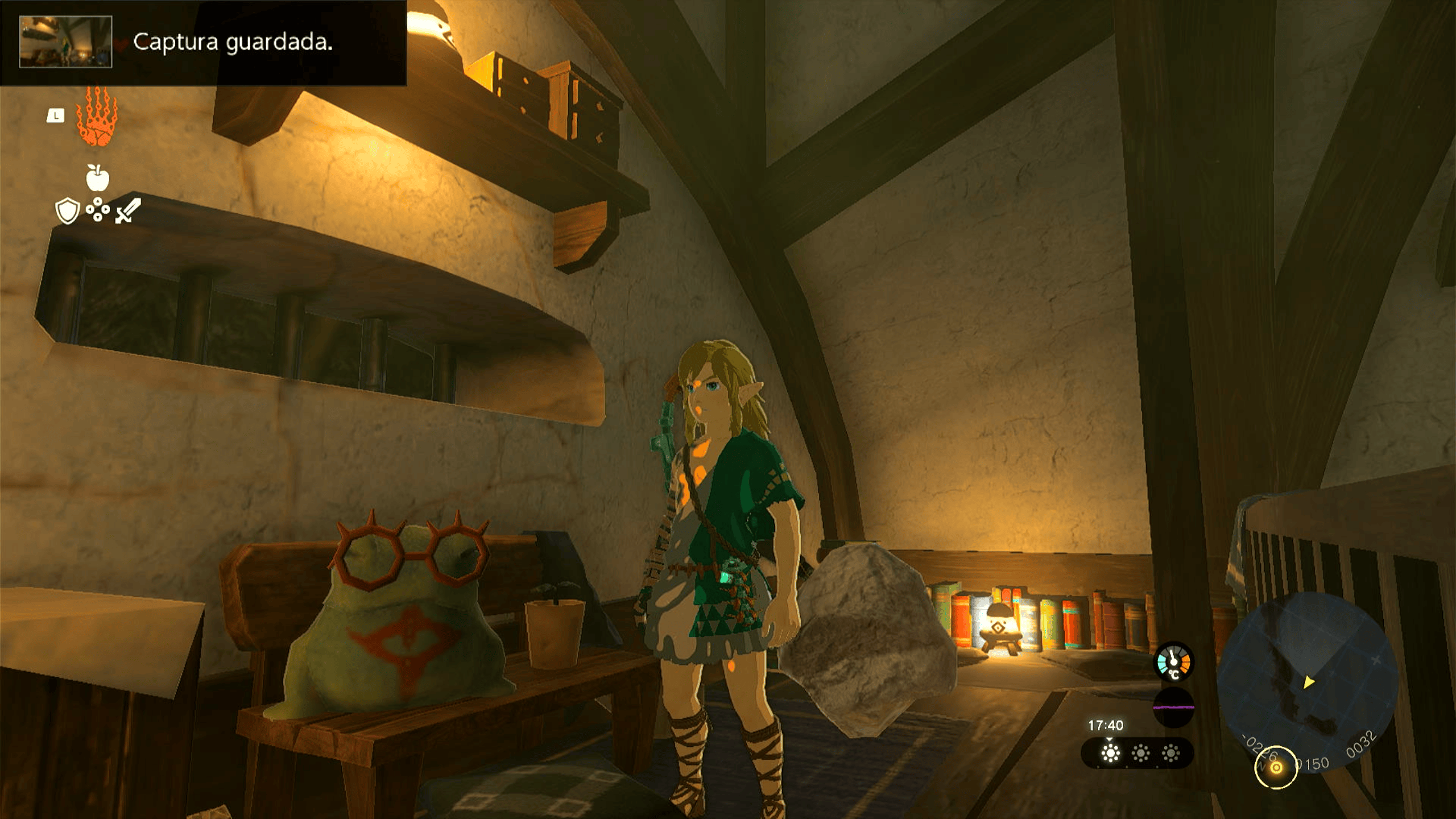Click the temperature gauge icon
The height and width of the screenshot is (819, 1456).
coord(1173,661)
